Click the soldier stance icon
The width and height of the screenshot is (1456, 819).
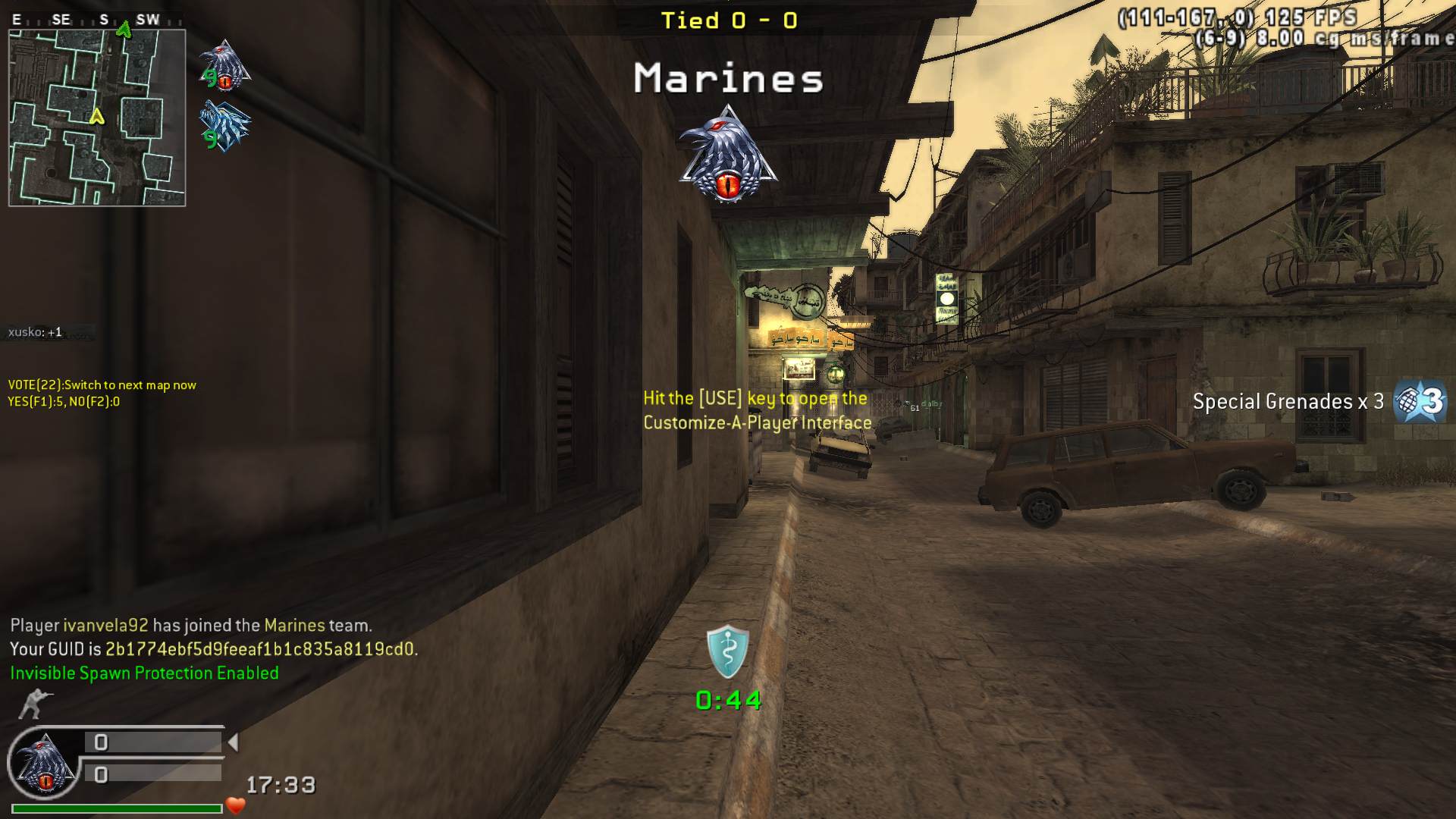34,704
